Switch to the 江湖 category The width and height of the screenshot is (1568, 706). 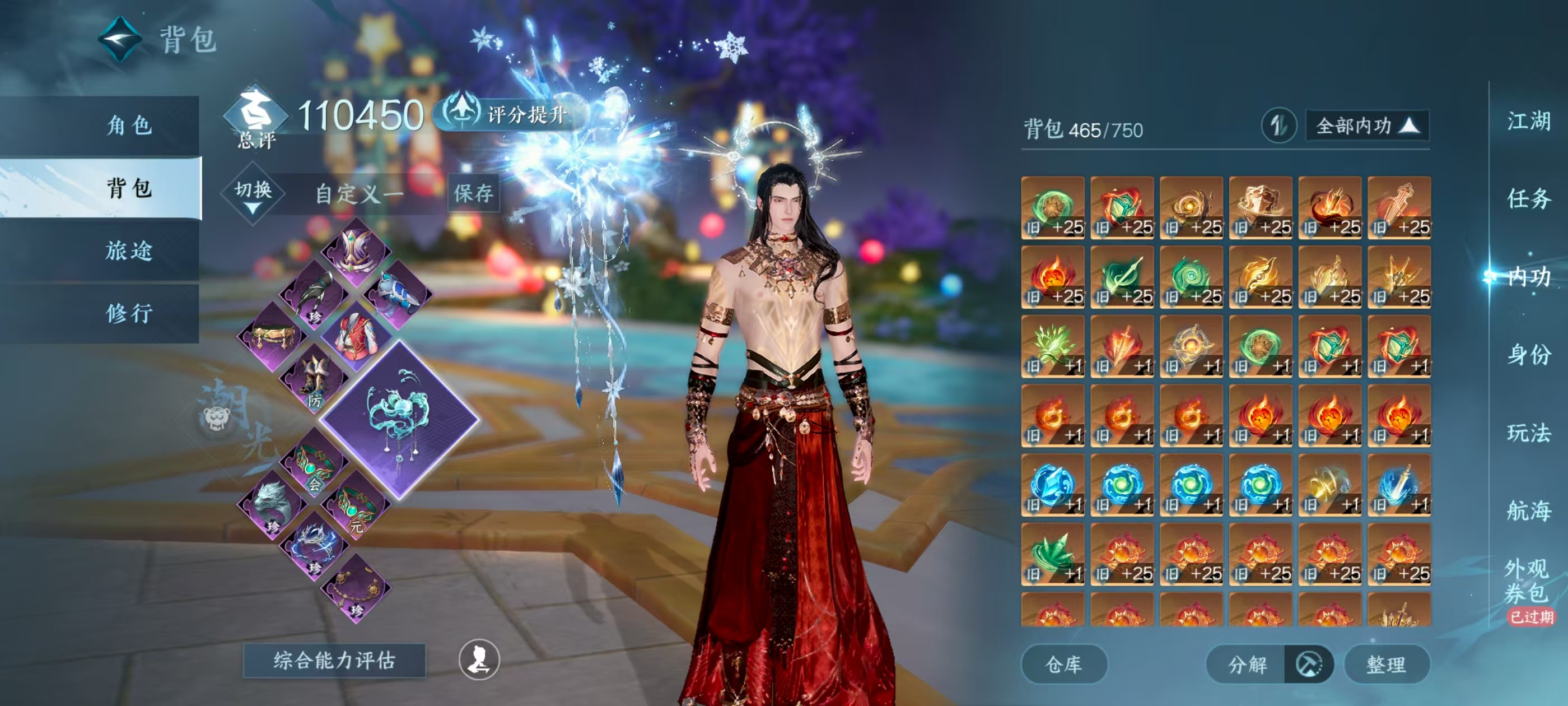(1528, 121)
